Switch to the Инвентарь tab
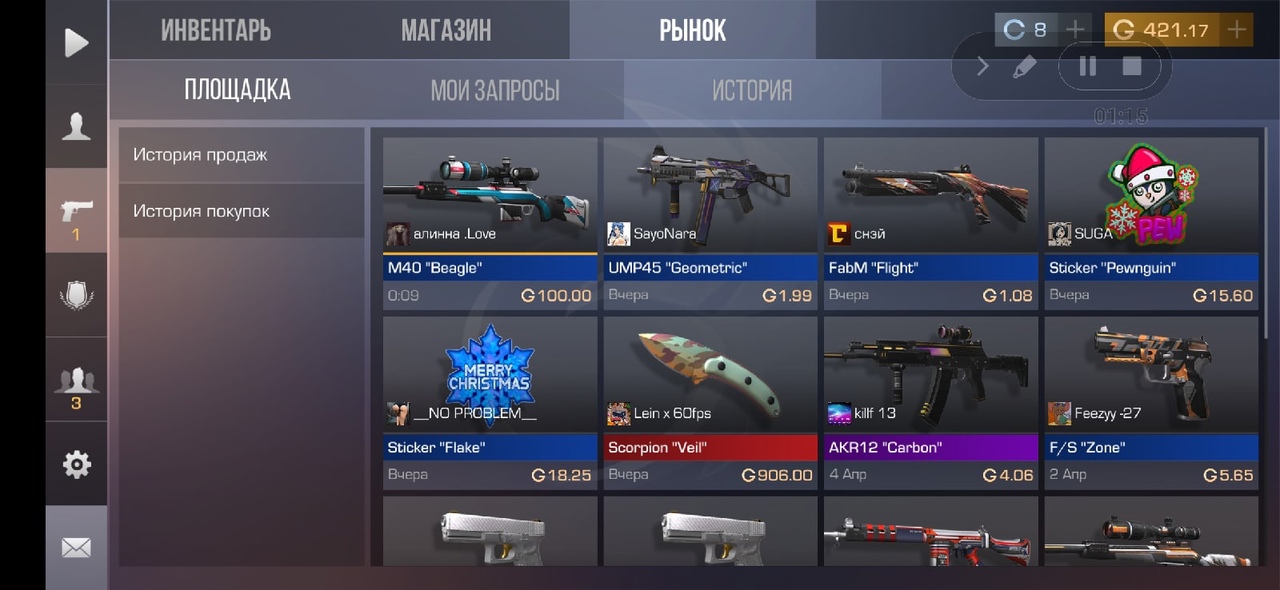This screenshot has height=590, width=1280. point(216,30)
